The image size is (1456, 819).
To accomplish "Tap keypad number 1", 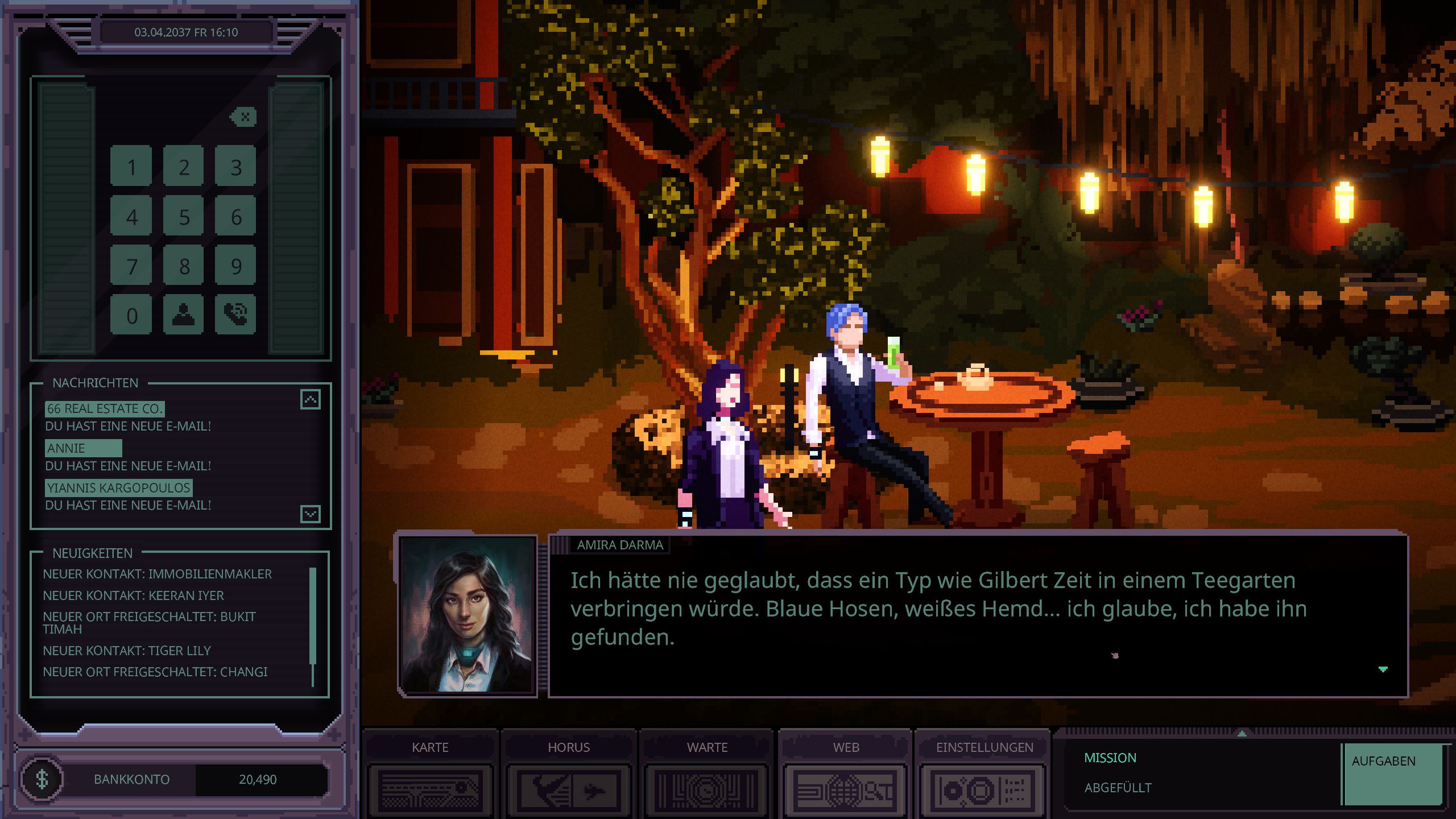I will 131,167.
